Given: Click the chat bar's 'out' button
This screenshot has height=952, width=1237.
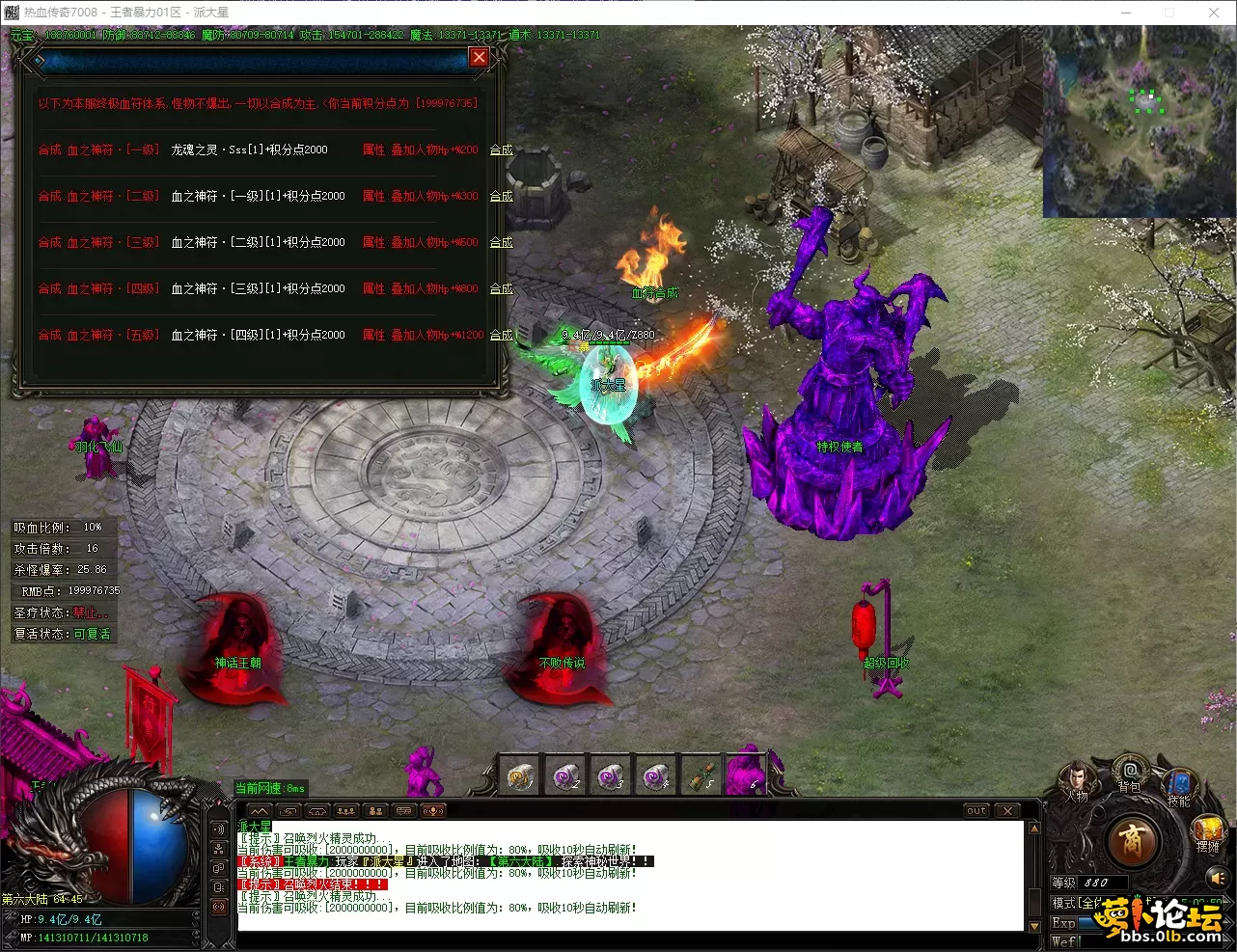Looking at the screenshot, I should 976,811.
